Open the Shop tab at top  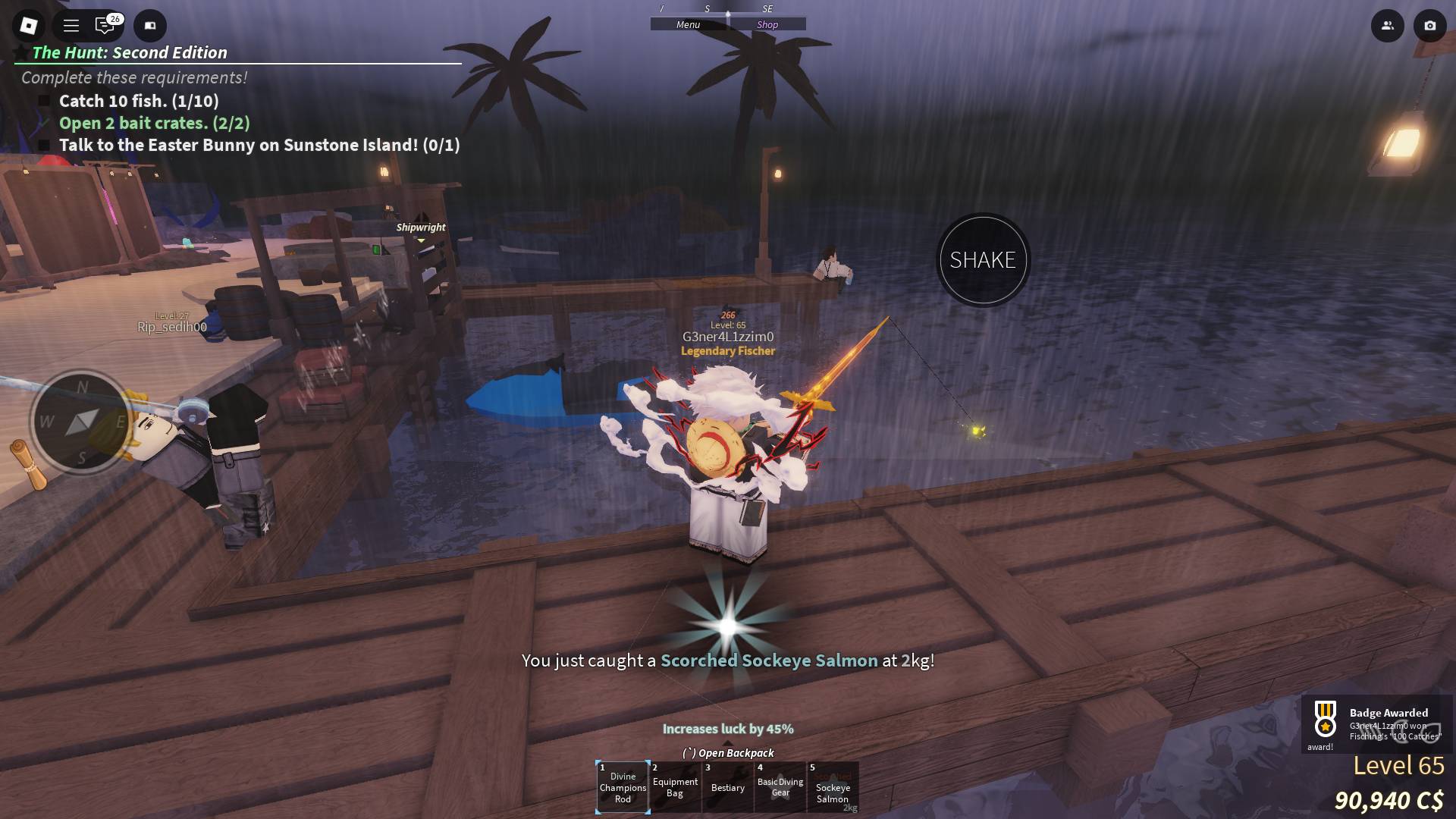pyautogui.click(x=767, y=25)
